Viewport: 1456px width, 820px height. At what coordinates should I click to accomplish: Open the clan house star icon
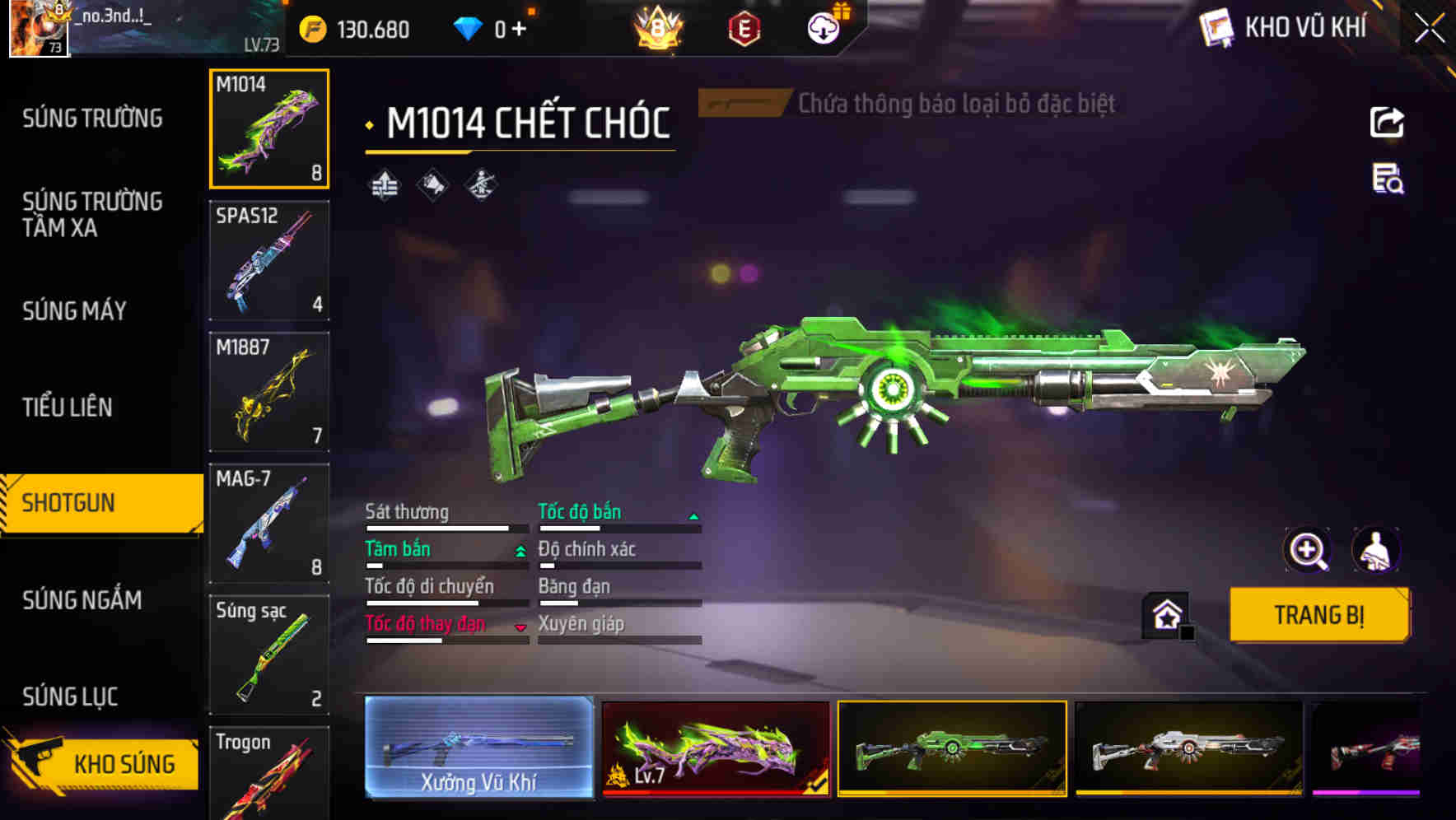tap(1165, 614)
